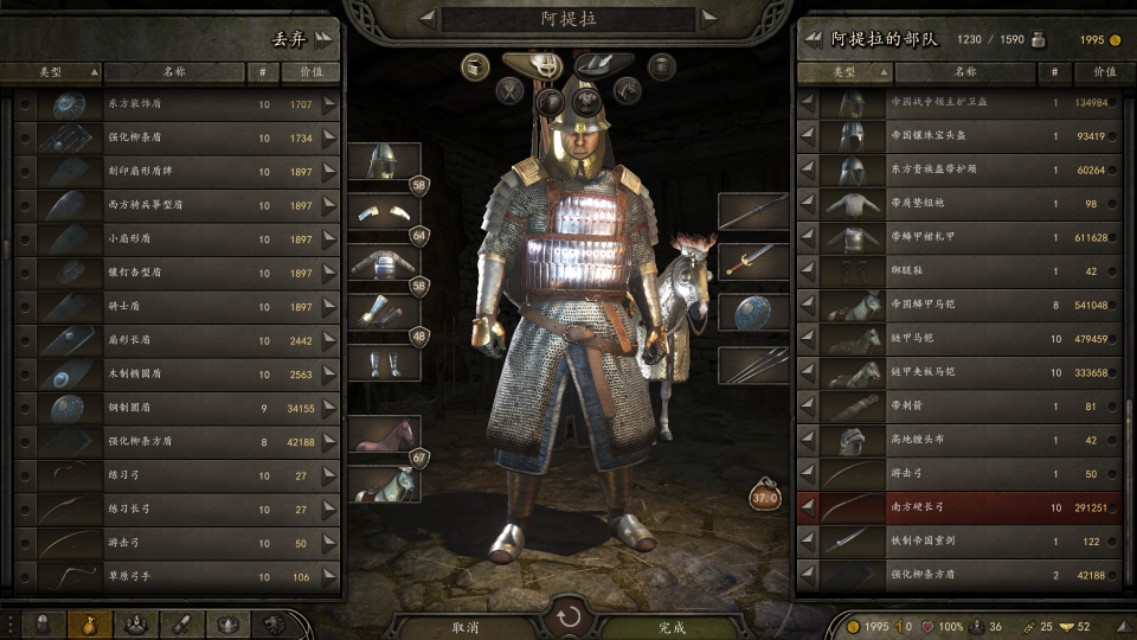
Task: Cancel with the 取消 button
Action: point(466,627)
